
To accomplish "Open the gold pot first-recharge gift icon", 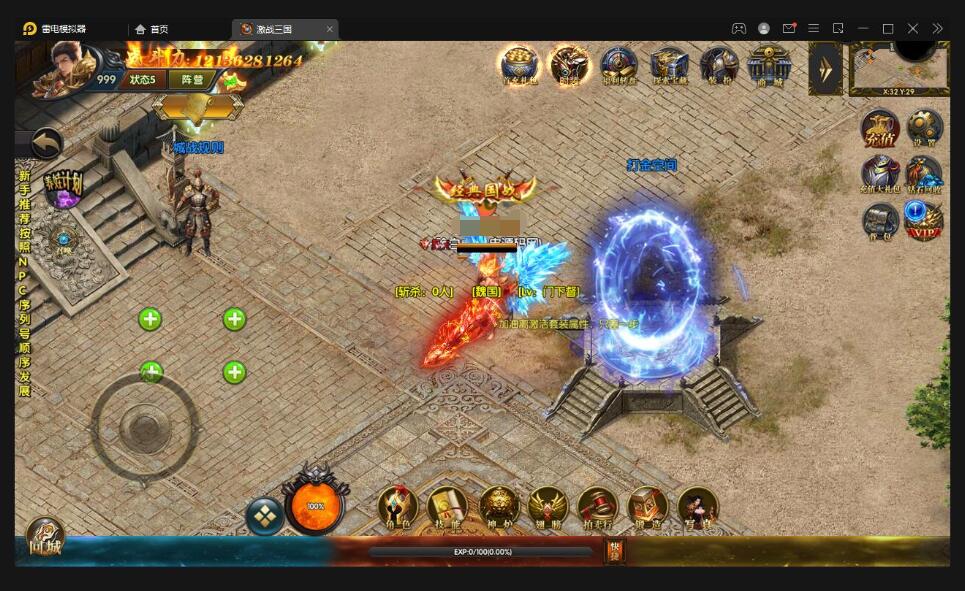I will tap(518, 66).
